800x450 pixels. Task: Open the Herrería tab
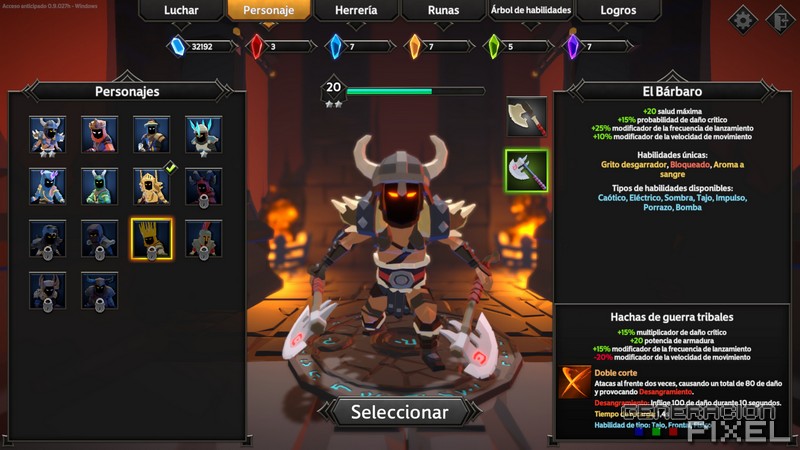[355, 10]
